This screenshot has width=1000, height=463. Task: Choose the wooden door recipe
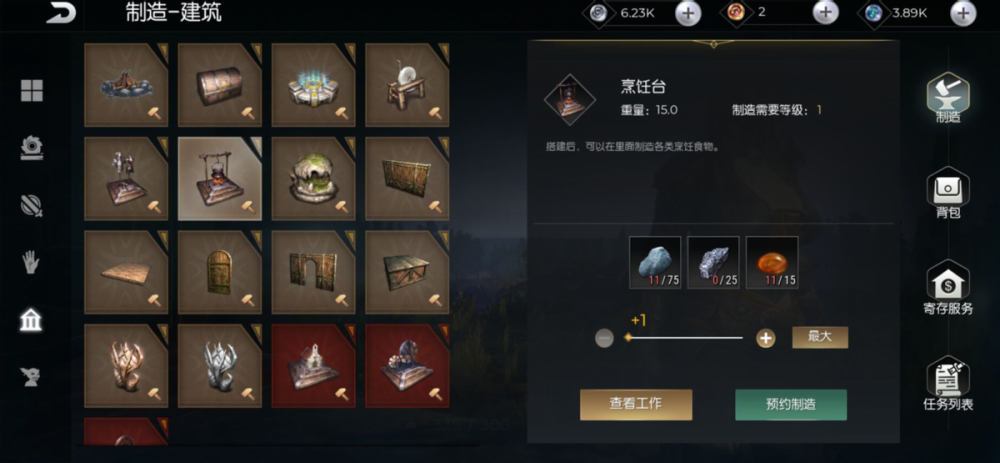219,272
